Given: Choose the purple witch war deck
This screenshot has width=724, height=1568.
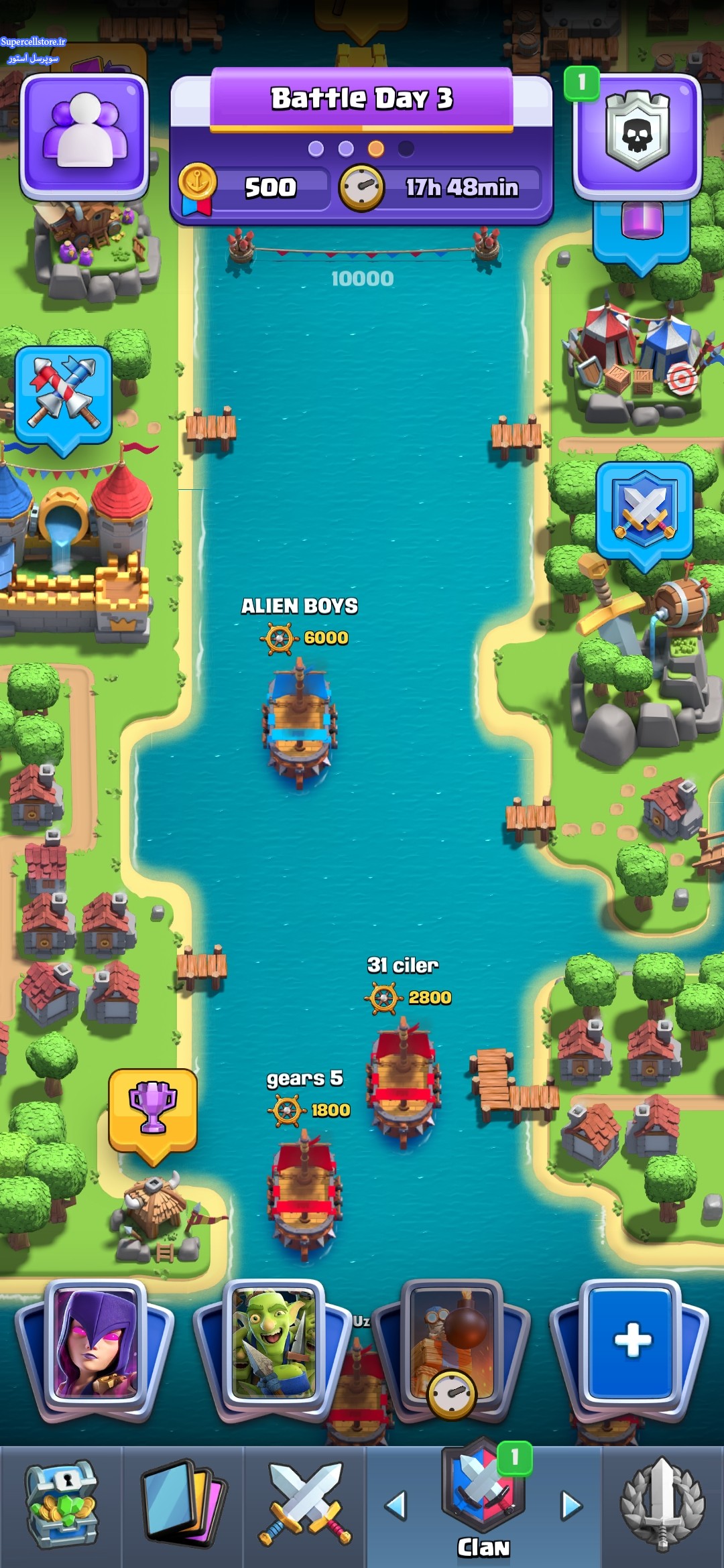Looking at the screenshot, I should 95,1346.
